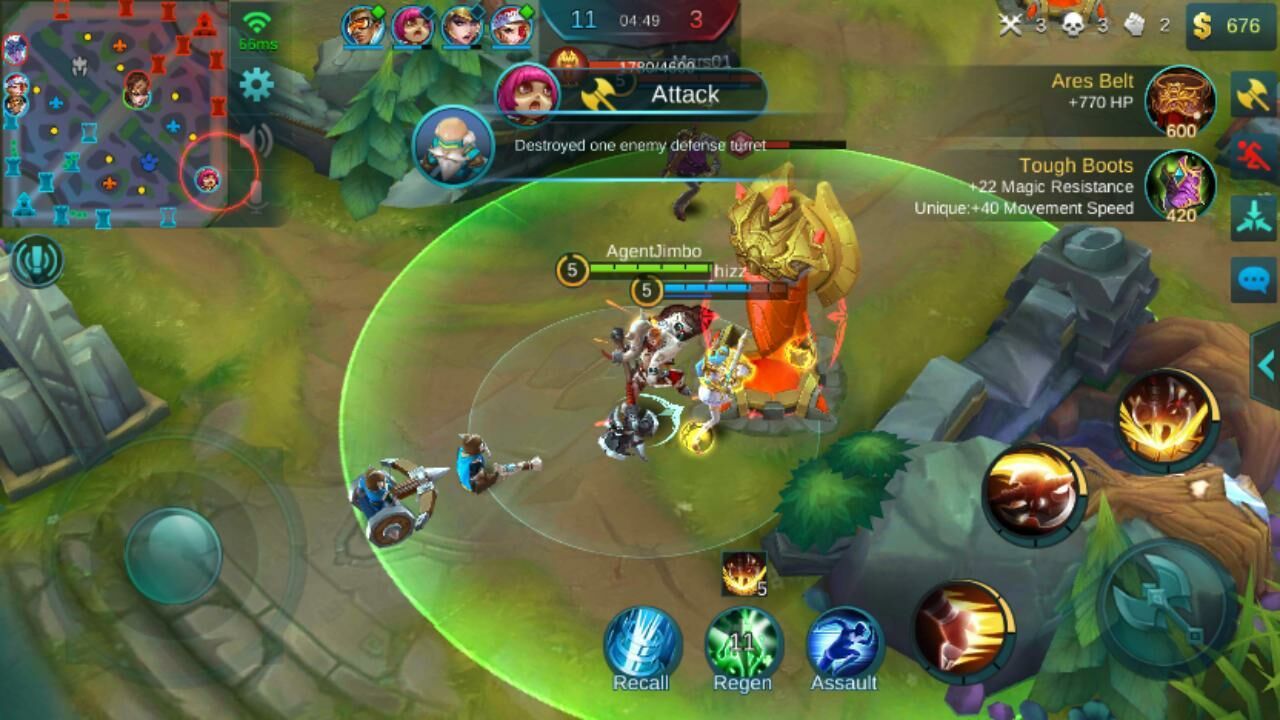Tap the basic attack axe button
This screenshot has height=720, width=1280.
point(1168,601)
